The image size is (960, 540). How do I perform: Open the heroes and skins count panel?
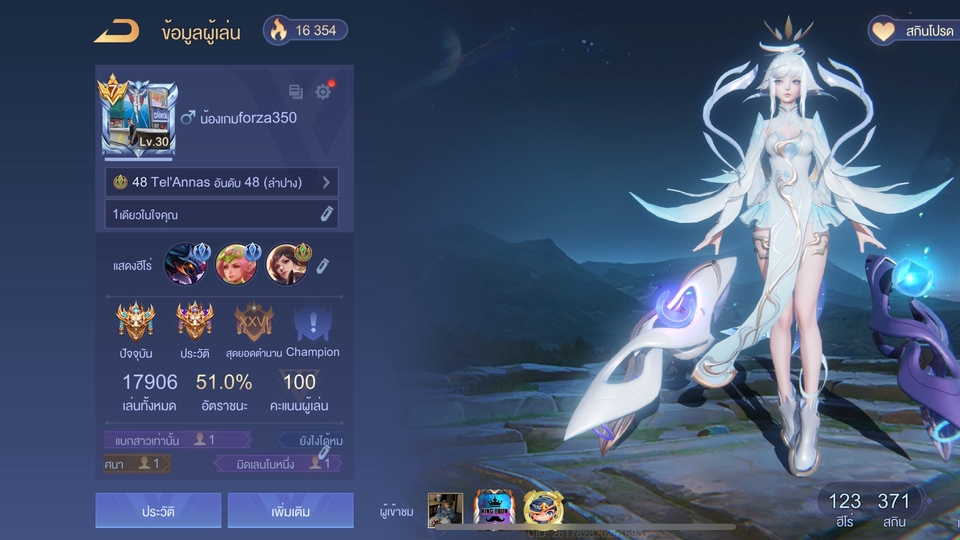click(868, 509)
